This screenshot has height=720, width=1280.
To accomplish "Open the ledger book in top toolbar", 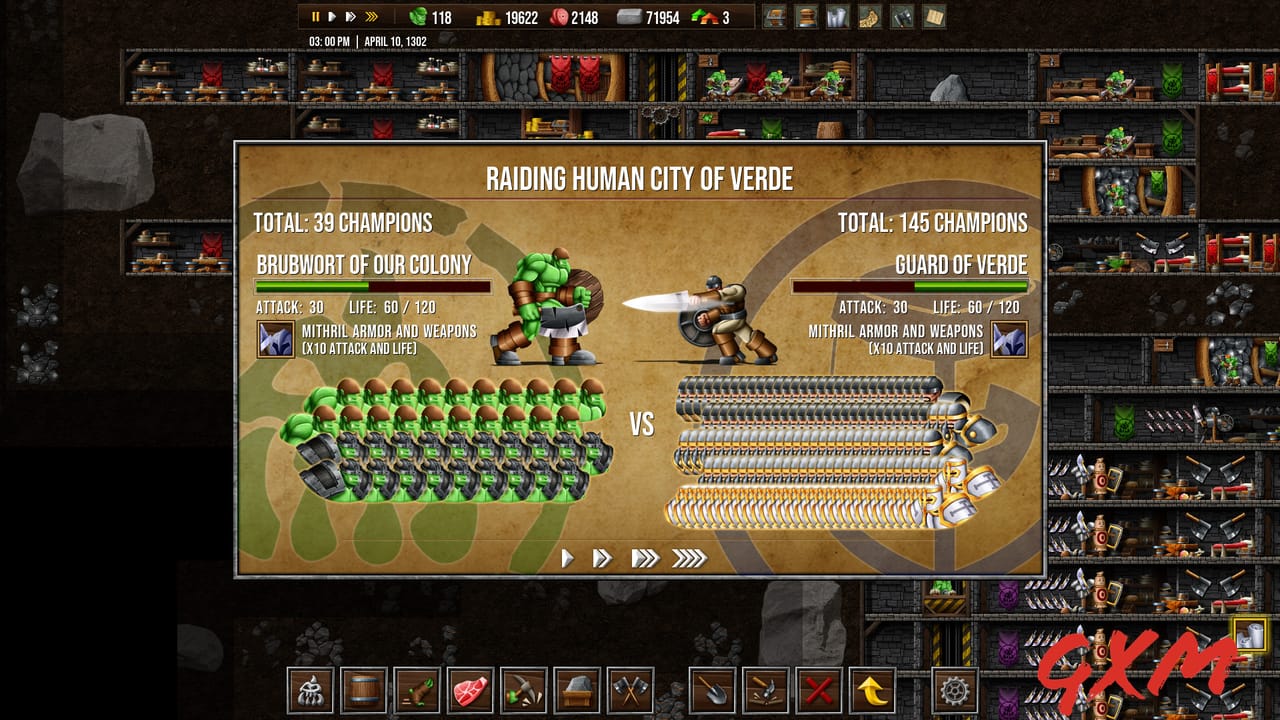I will [x=936, y=17].
